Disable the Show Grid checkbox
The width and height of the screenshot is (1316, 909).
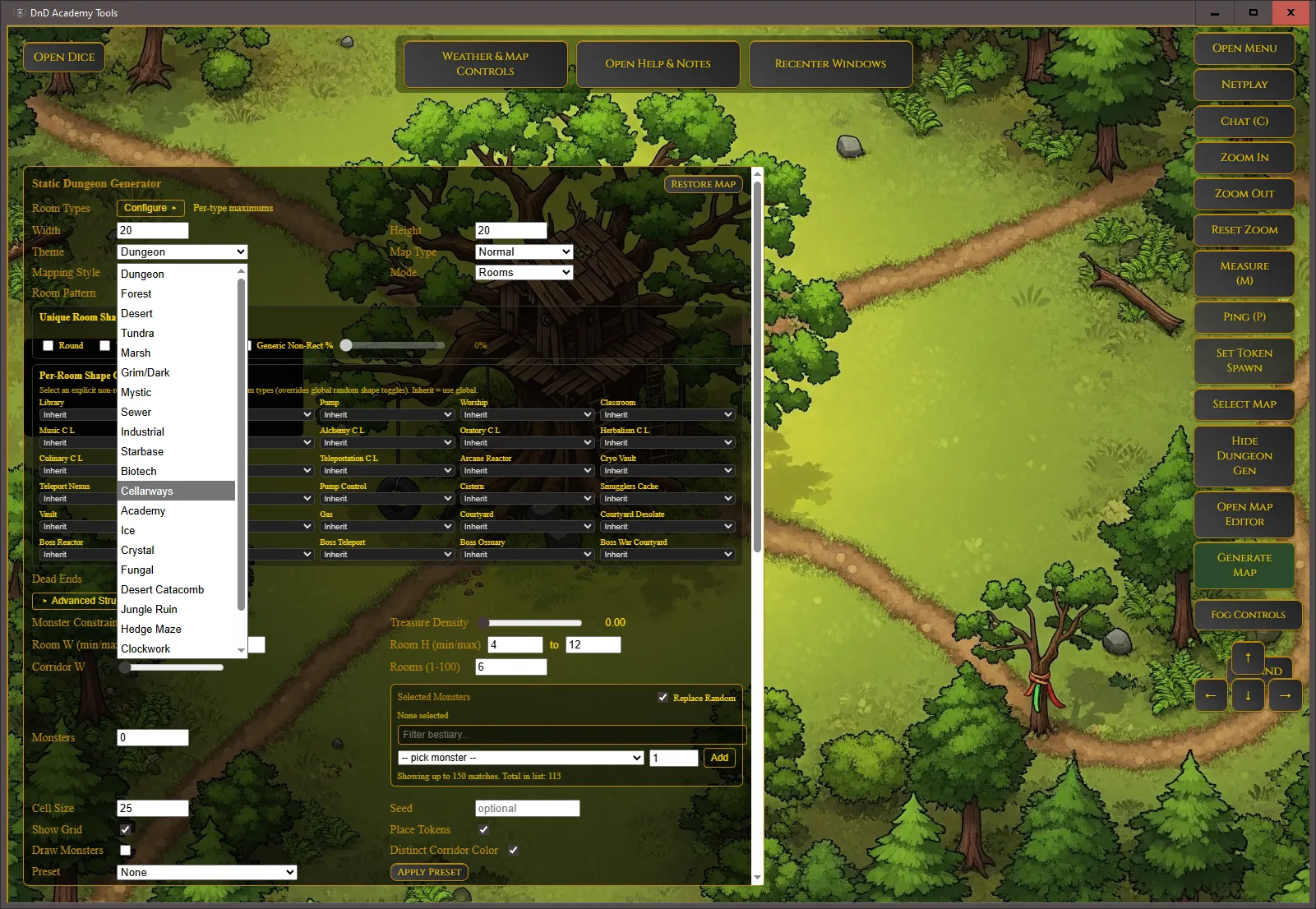[x=125, y=829]
